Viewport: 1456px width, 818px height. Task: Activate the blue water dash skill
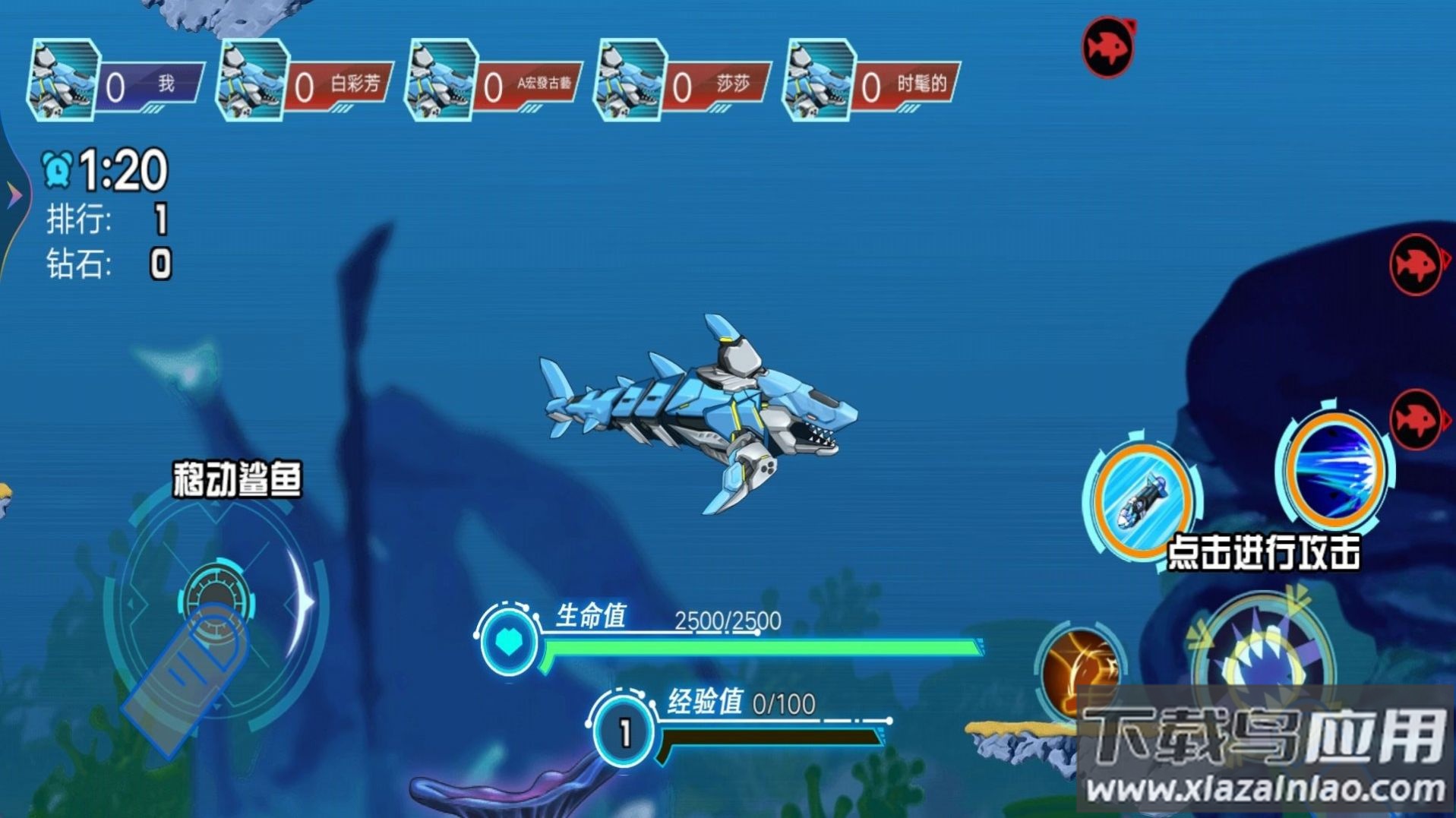pos(1334,468)
